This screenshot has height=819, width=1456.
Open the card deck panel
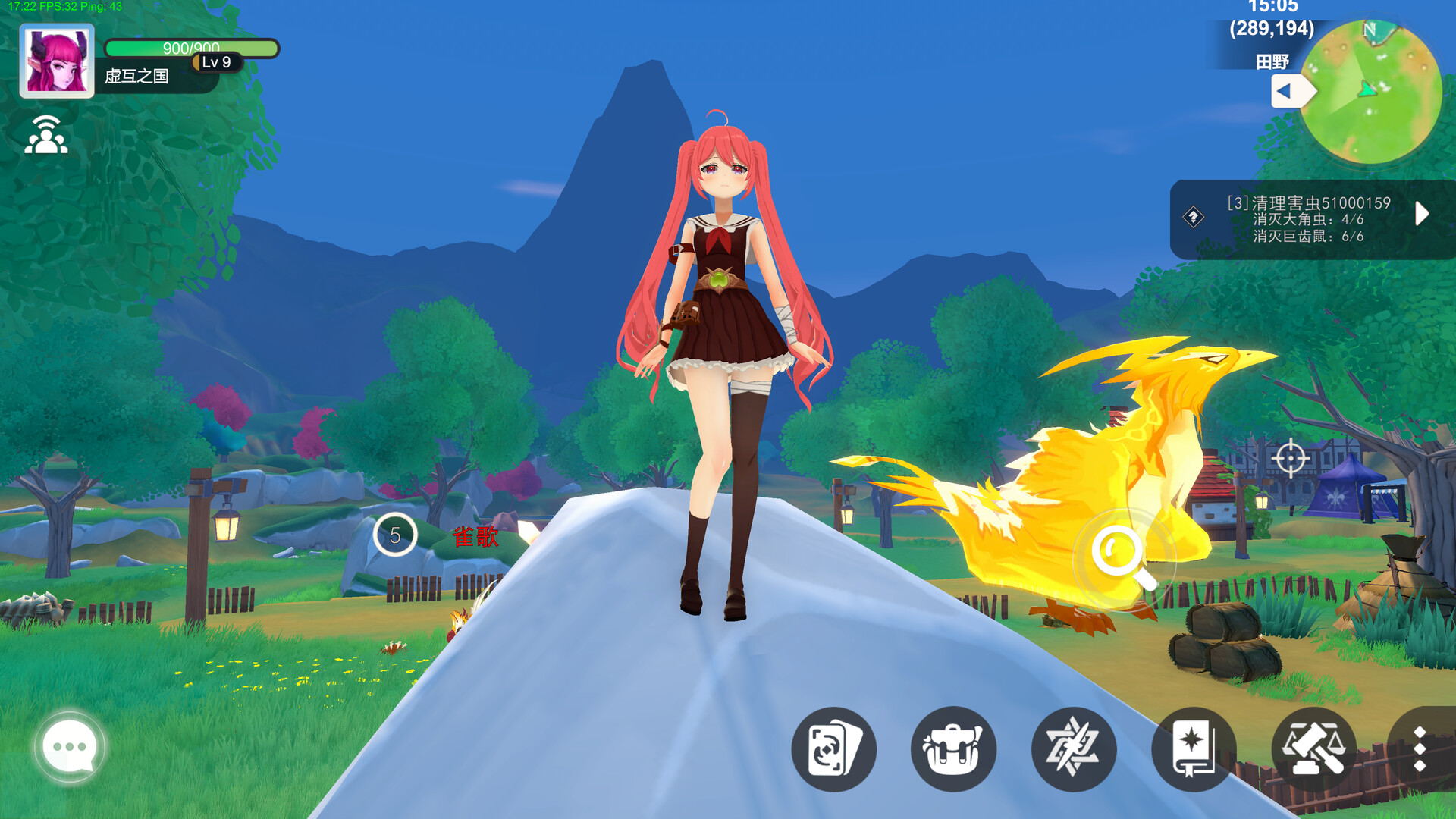point(833,749)
